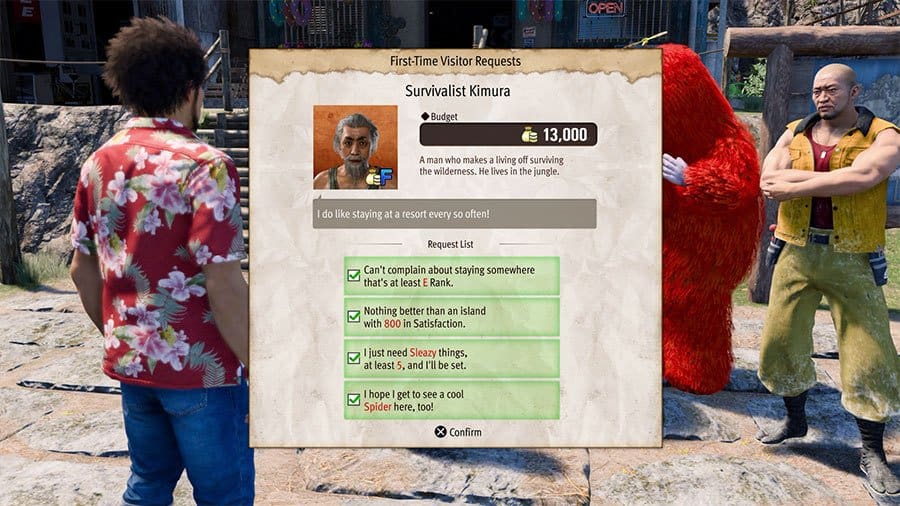Select the 800 Satisfaction request row
Viewport: 900px width, 506px height.
pos(451,317)
